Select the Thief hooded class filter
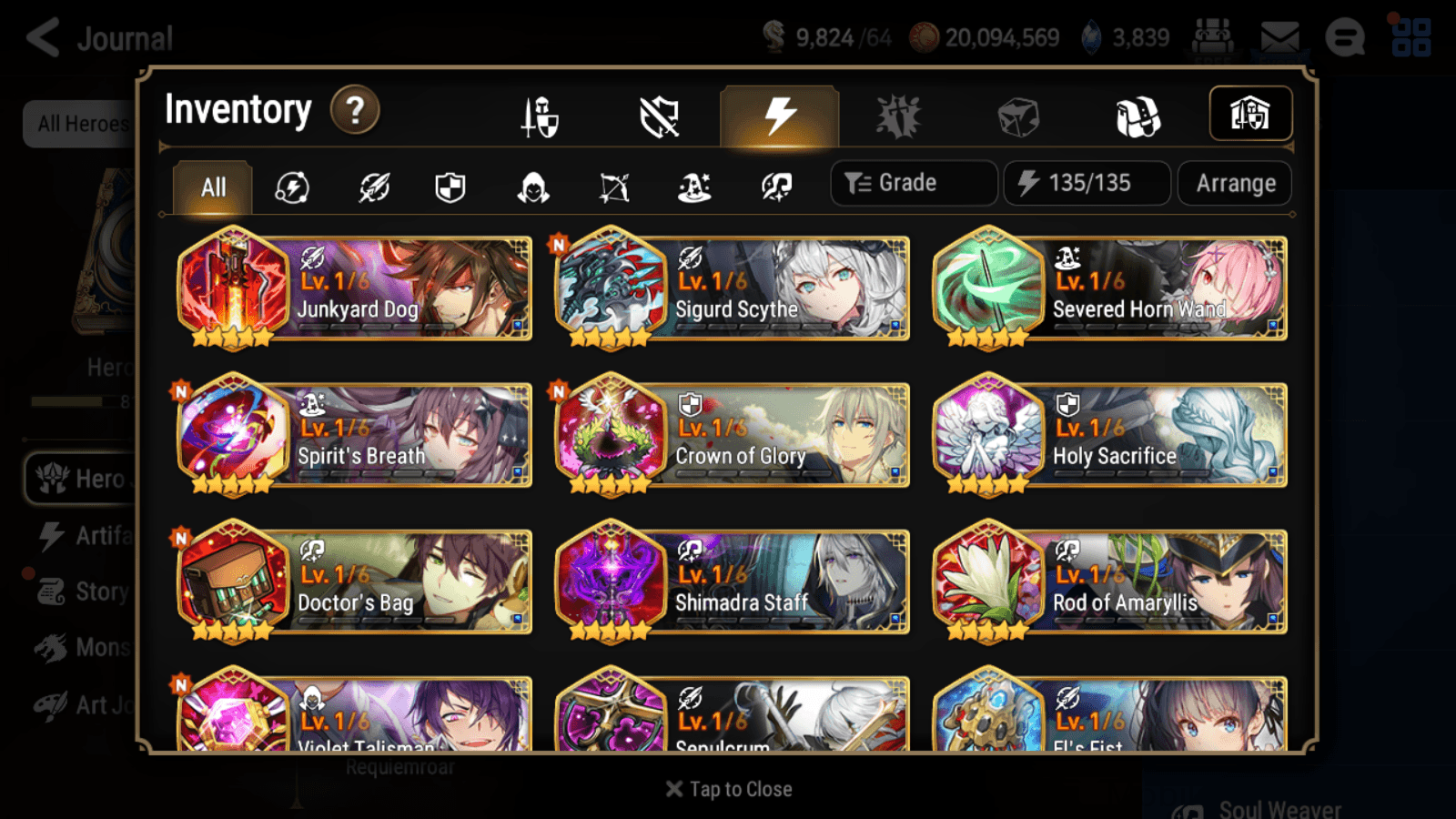Image resolution: width=1456 pixels, height=819 pixels. 531,187
